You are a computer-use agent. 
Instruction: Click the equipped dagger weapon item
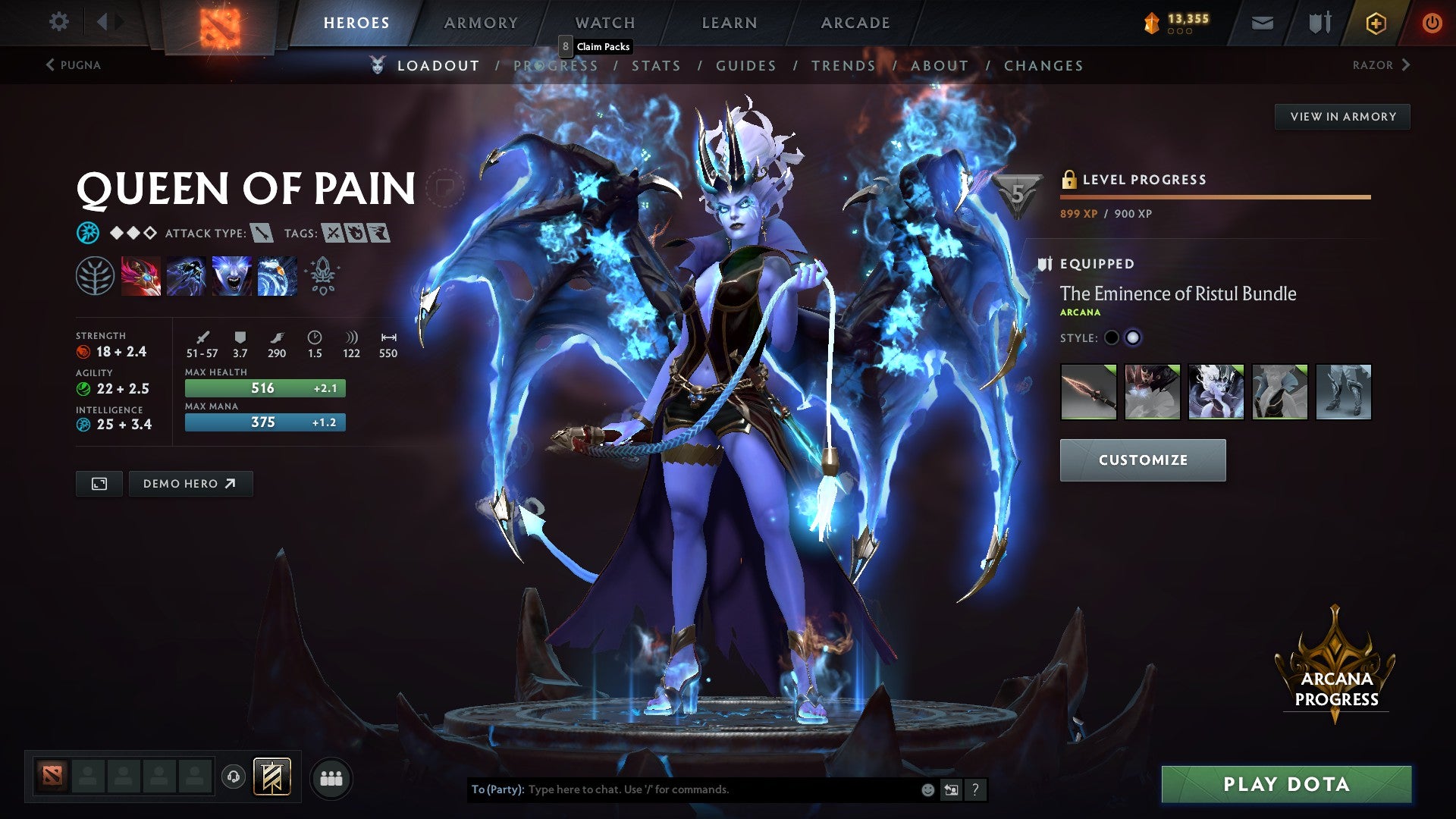pyautogui.click(x=1088, y=392)
